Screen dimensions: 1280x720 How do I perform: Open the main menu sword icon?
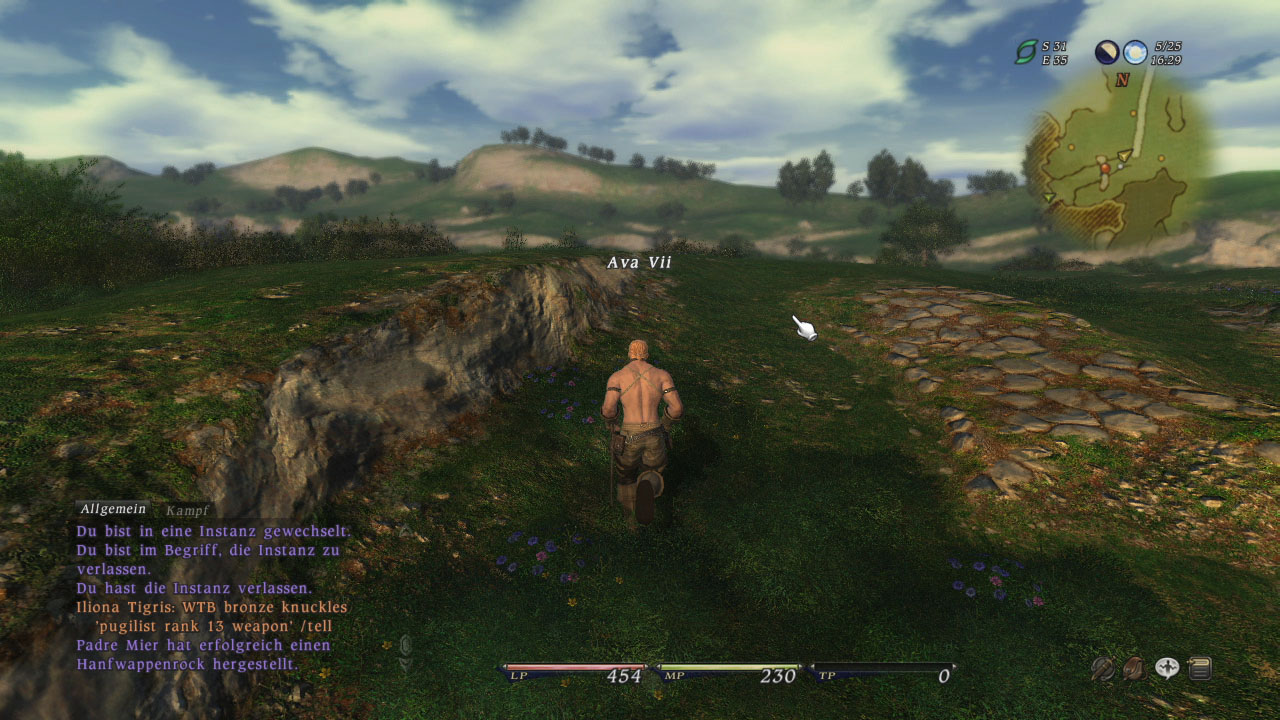point(1102,666)
